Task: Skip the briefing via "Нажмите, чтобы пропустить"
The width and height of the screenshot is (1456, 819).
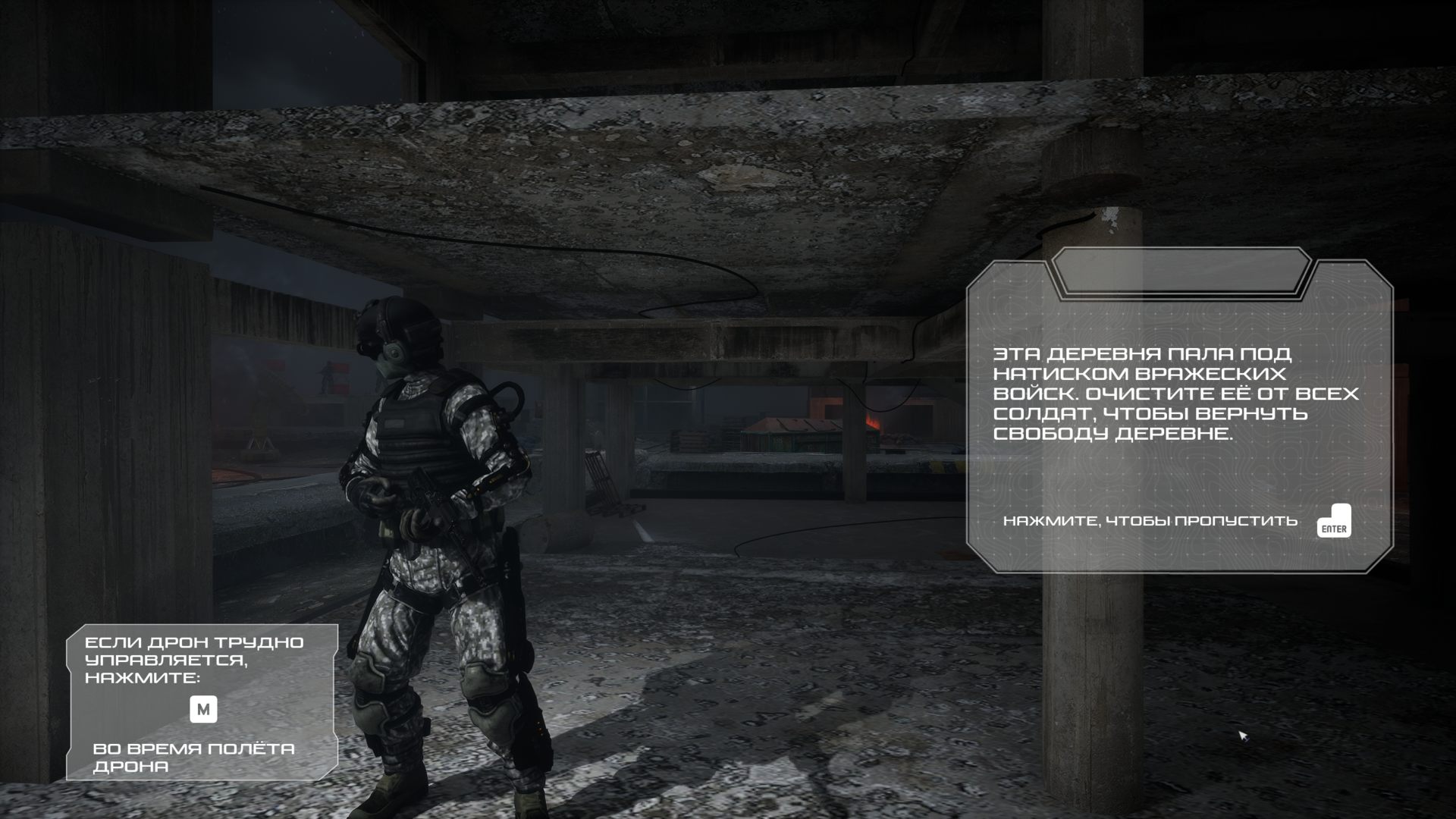Action: point(1333,522)
